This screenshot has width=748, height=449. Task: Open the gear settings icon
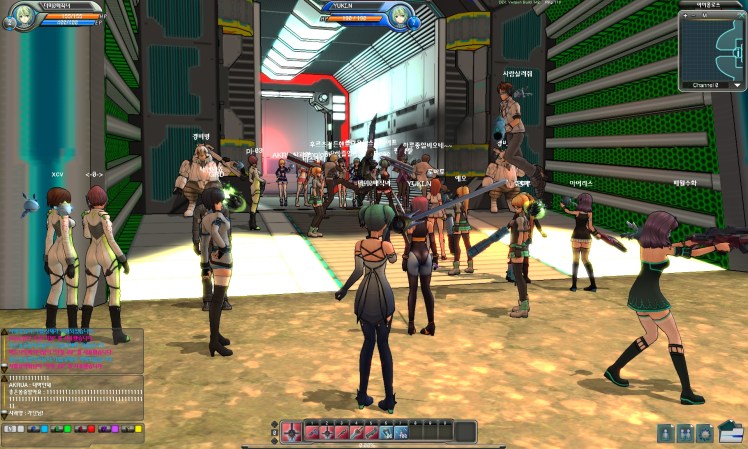pos(705,432)
